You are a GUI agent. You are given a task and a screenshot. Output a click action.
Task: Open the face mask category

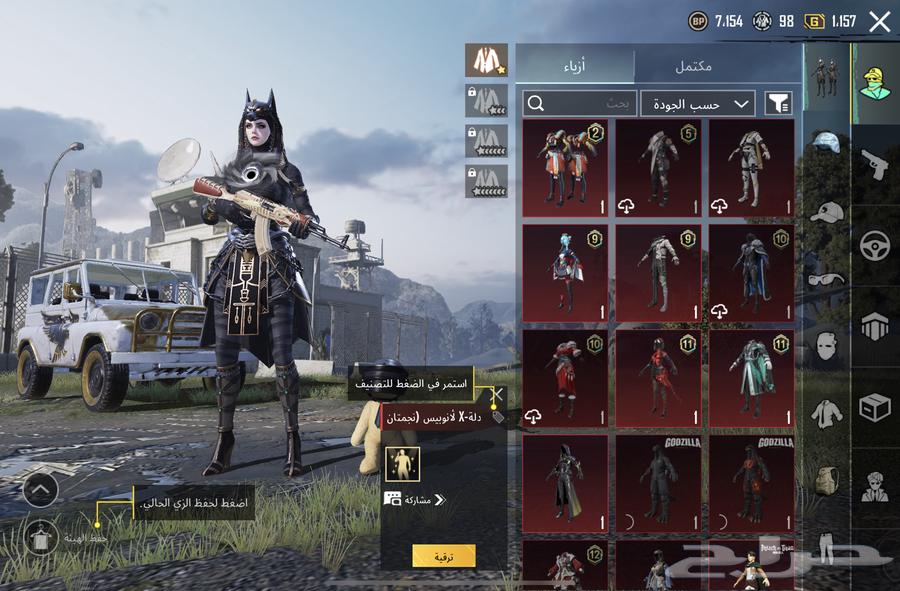(826, 345)
